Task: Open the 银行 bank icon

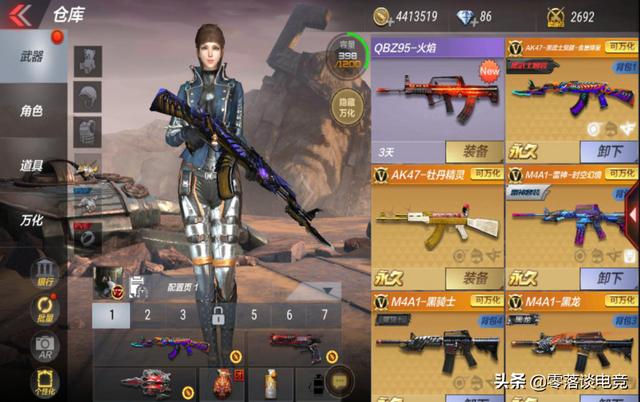Action: [45, 272]
